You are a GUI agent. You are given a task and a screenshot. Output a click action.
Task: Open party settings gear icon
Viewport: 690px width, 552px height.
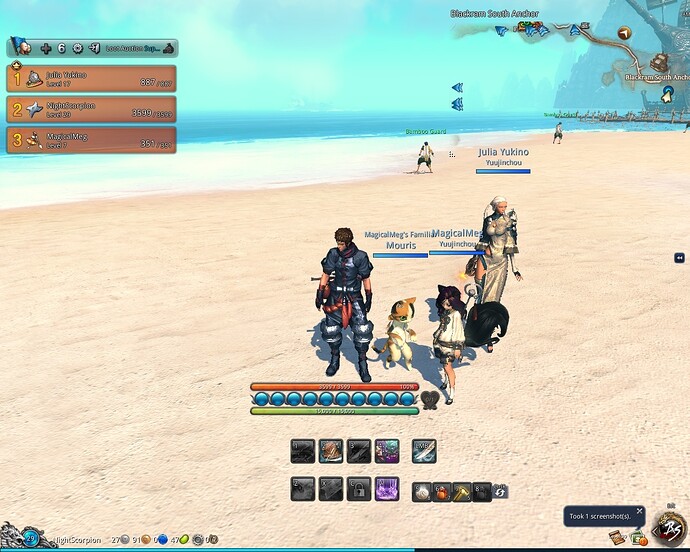(77, 47)
